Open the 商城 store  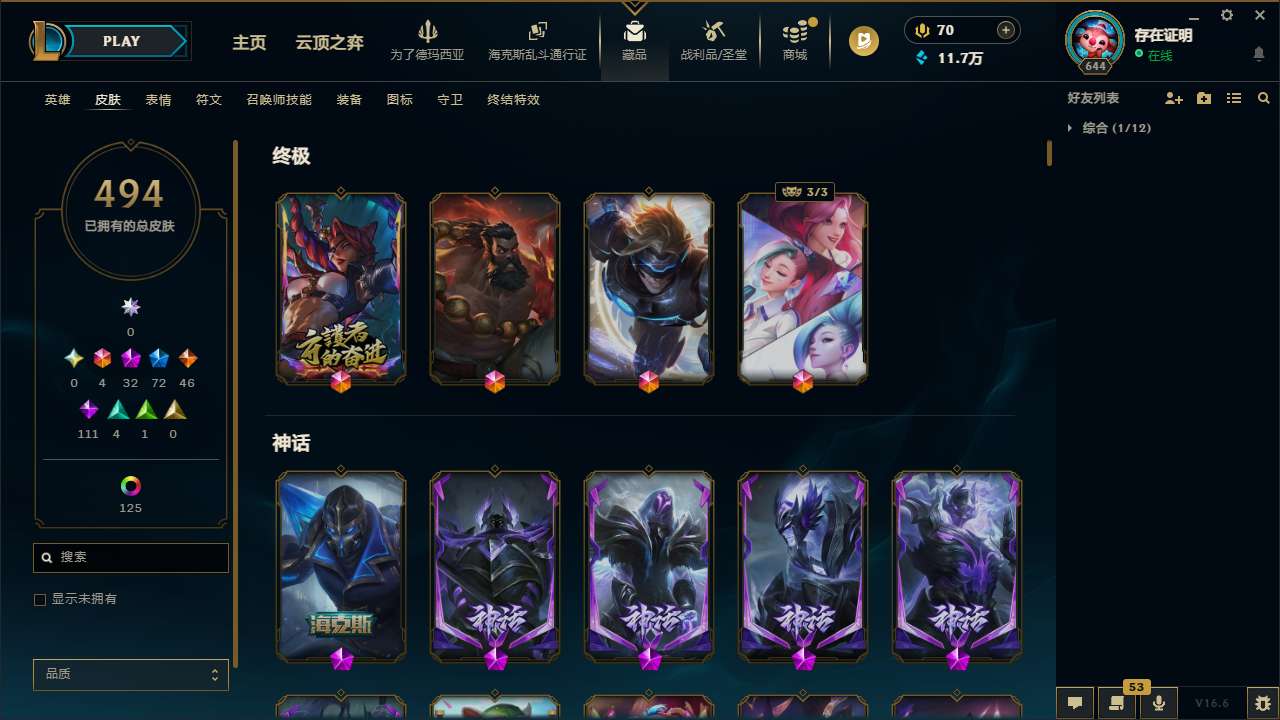[795, 42]
